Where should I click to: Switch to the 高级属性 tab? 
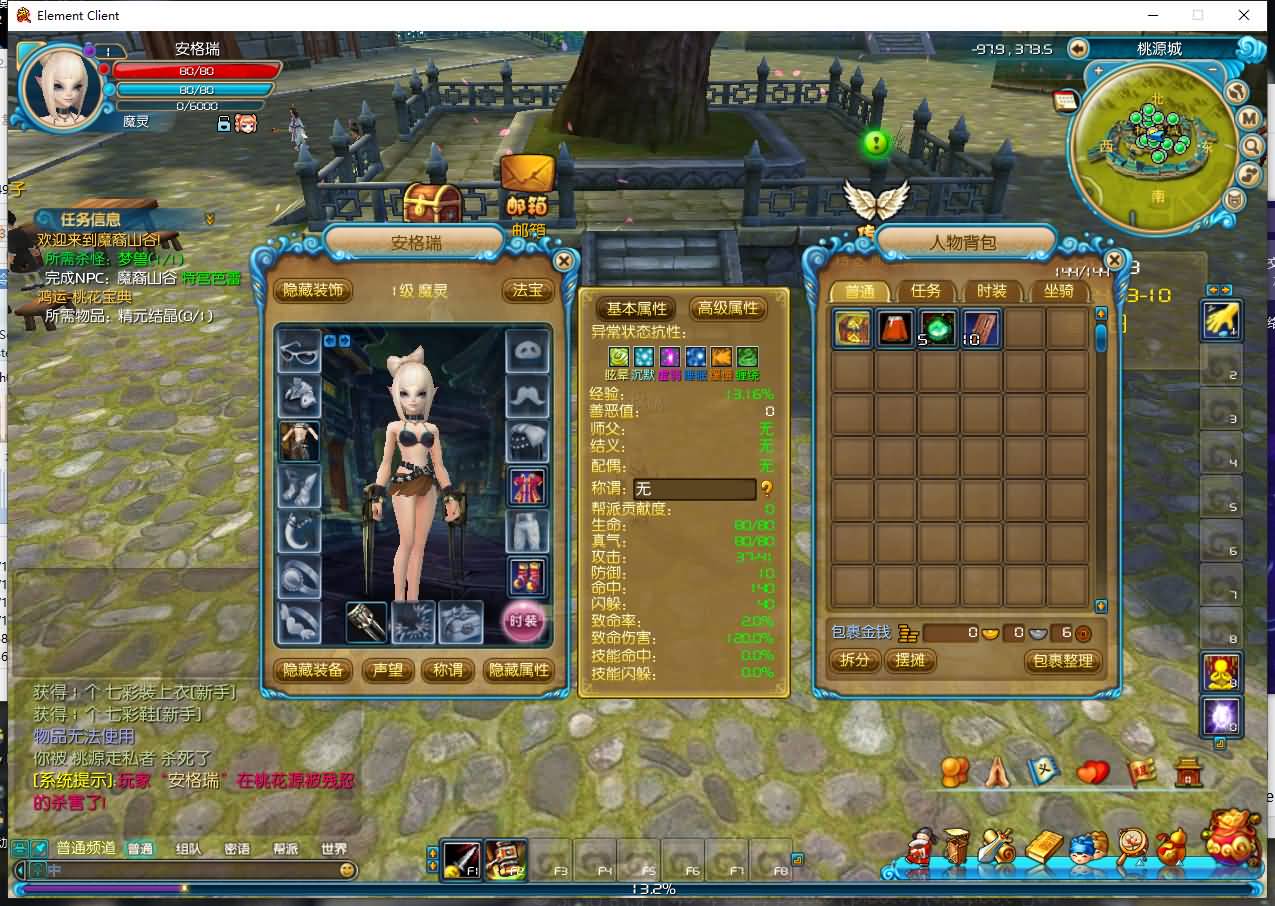pyautogui.click(x=728, y=308)
